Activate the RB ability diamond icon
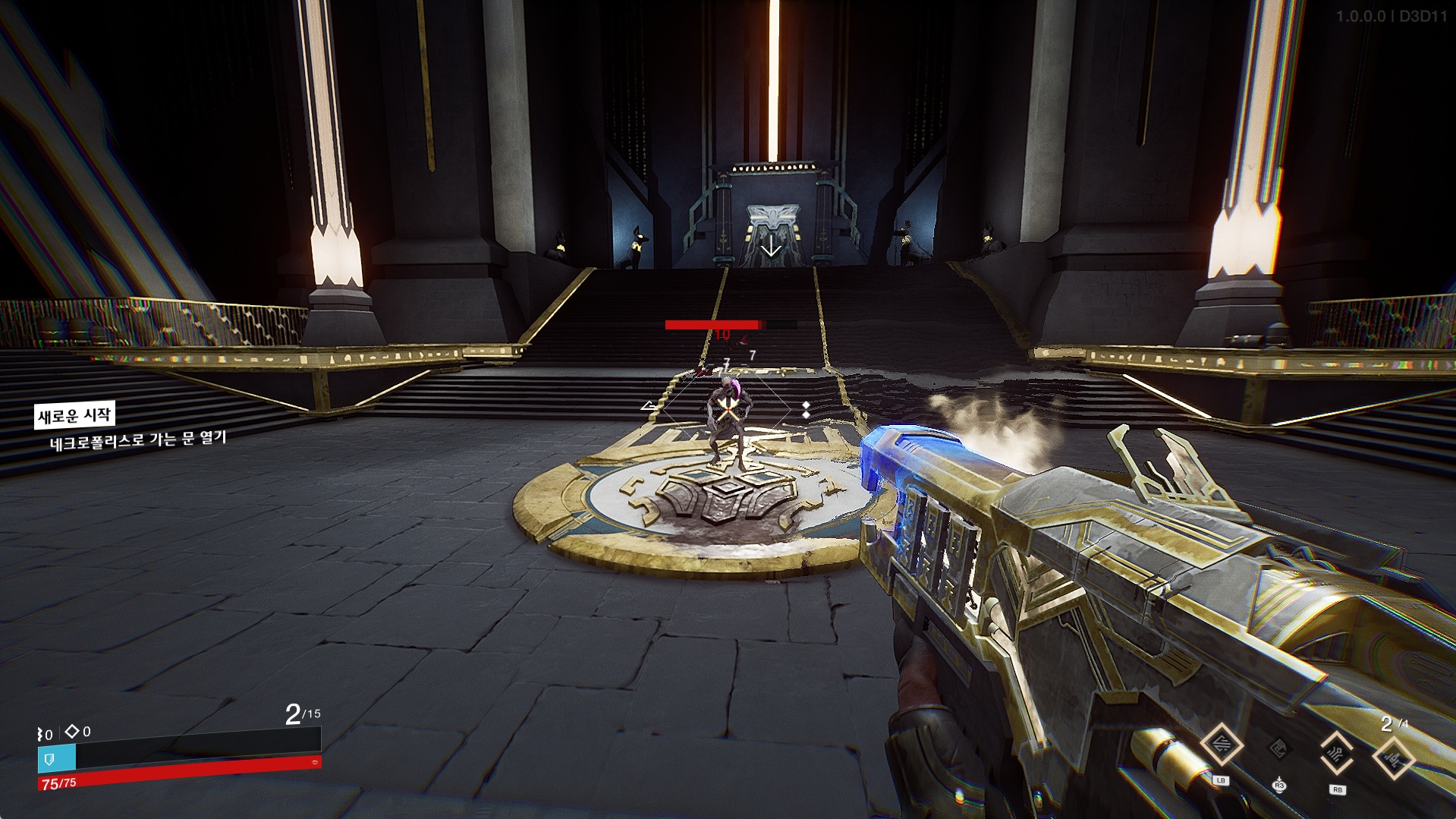This screenshot has width=1456, height=819. coord(1337,752)
